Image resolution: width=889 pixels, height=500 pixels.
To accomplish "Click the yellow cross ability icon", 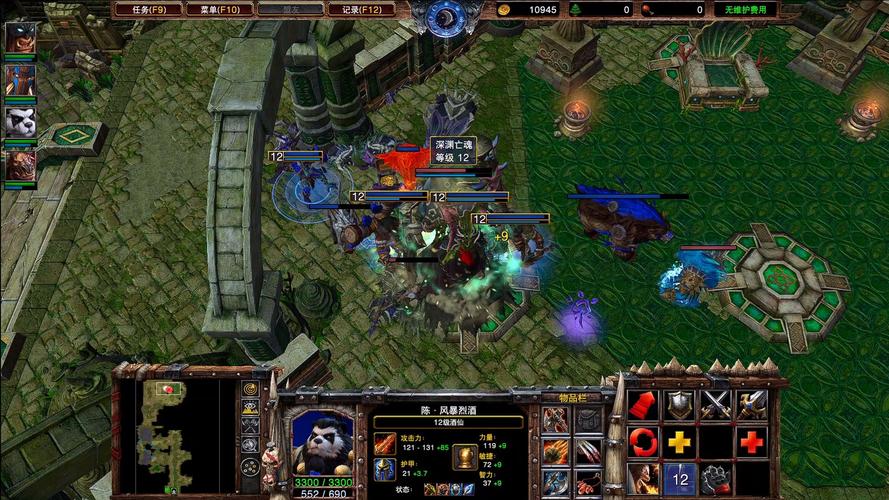I will [680, 441].
